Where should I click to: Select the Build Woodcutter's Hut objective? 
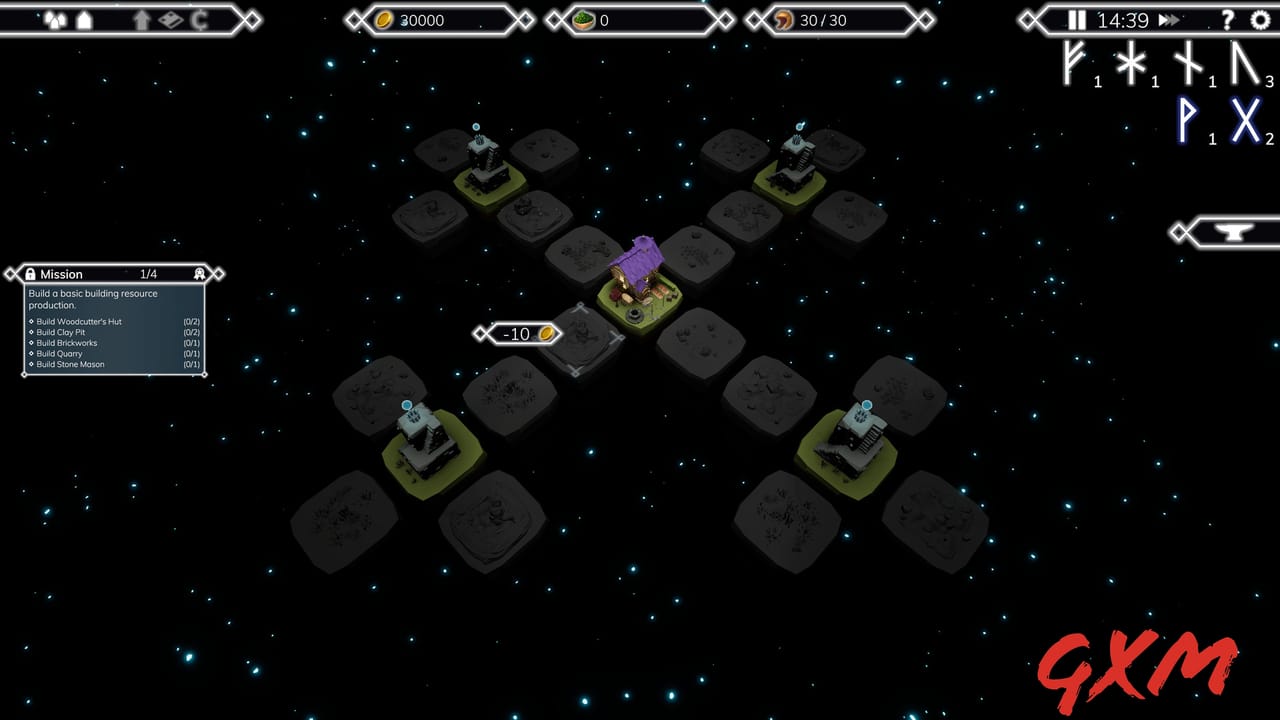[77, 321]
